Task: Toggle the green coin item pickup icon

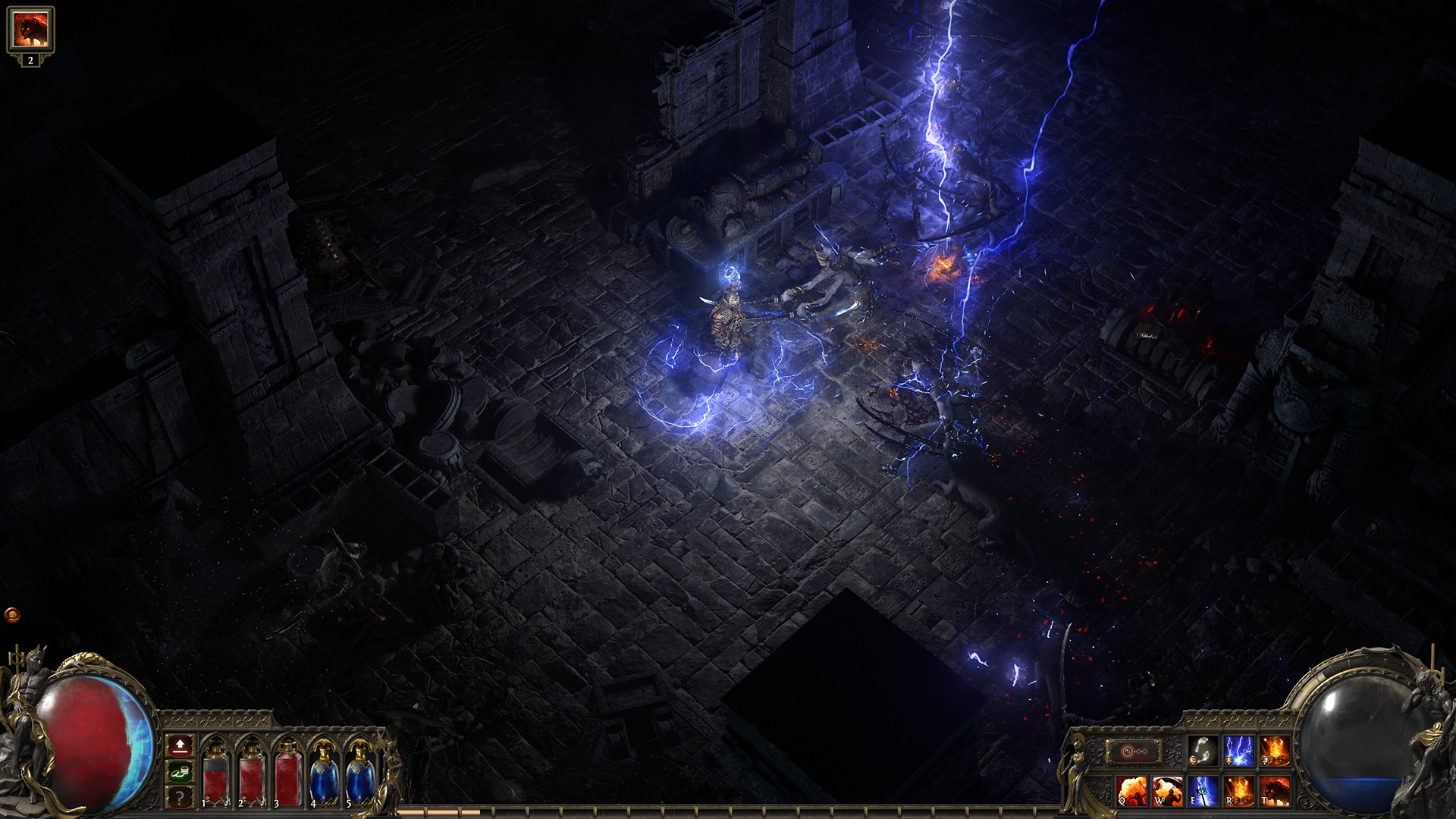Action: pyautogui.click(x=180, y=772)
